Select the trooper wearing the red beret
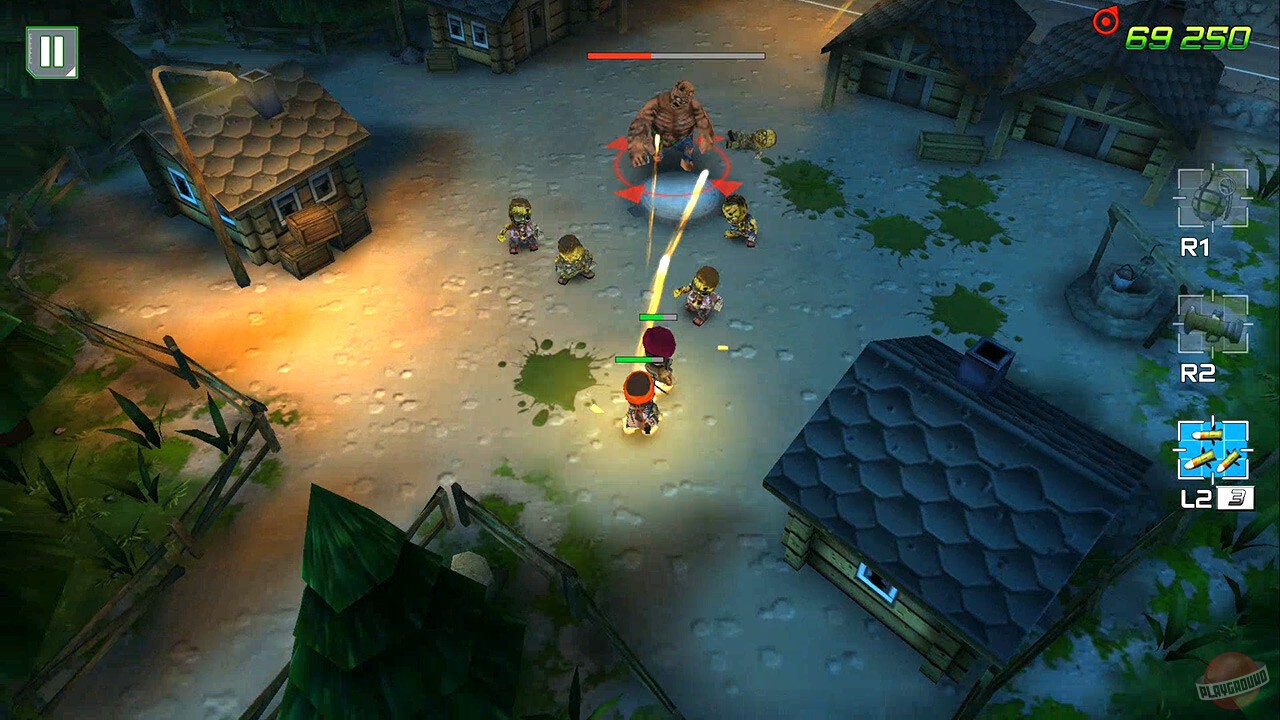 pyautogui.click(x=660, y=350)
